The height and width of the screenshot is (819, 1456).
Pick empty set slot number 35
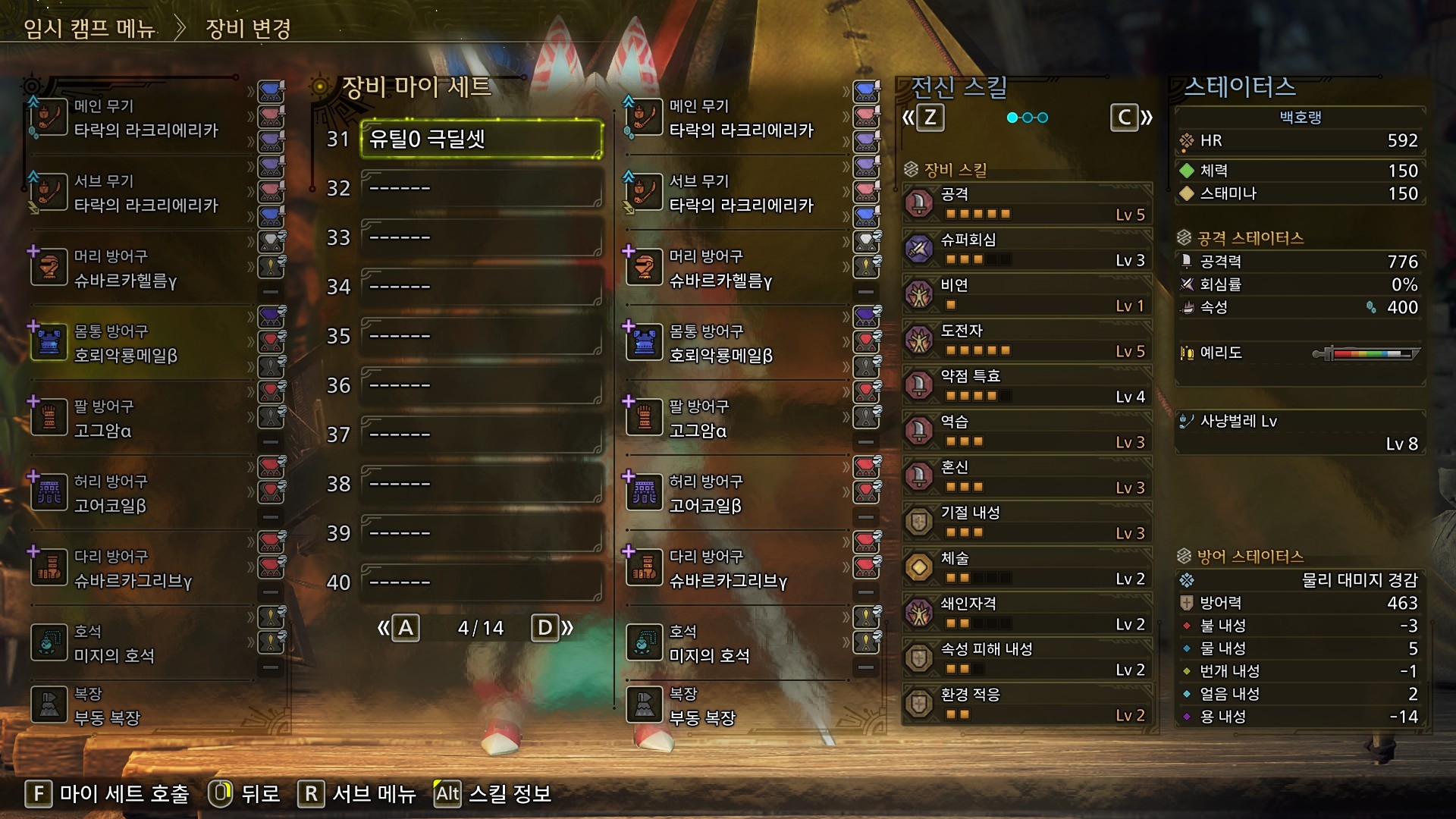tap(481, 336)
